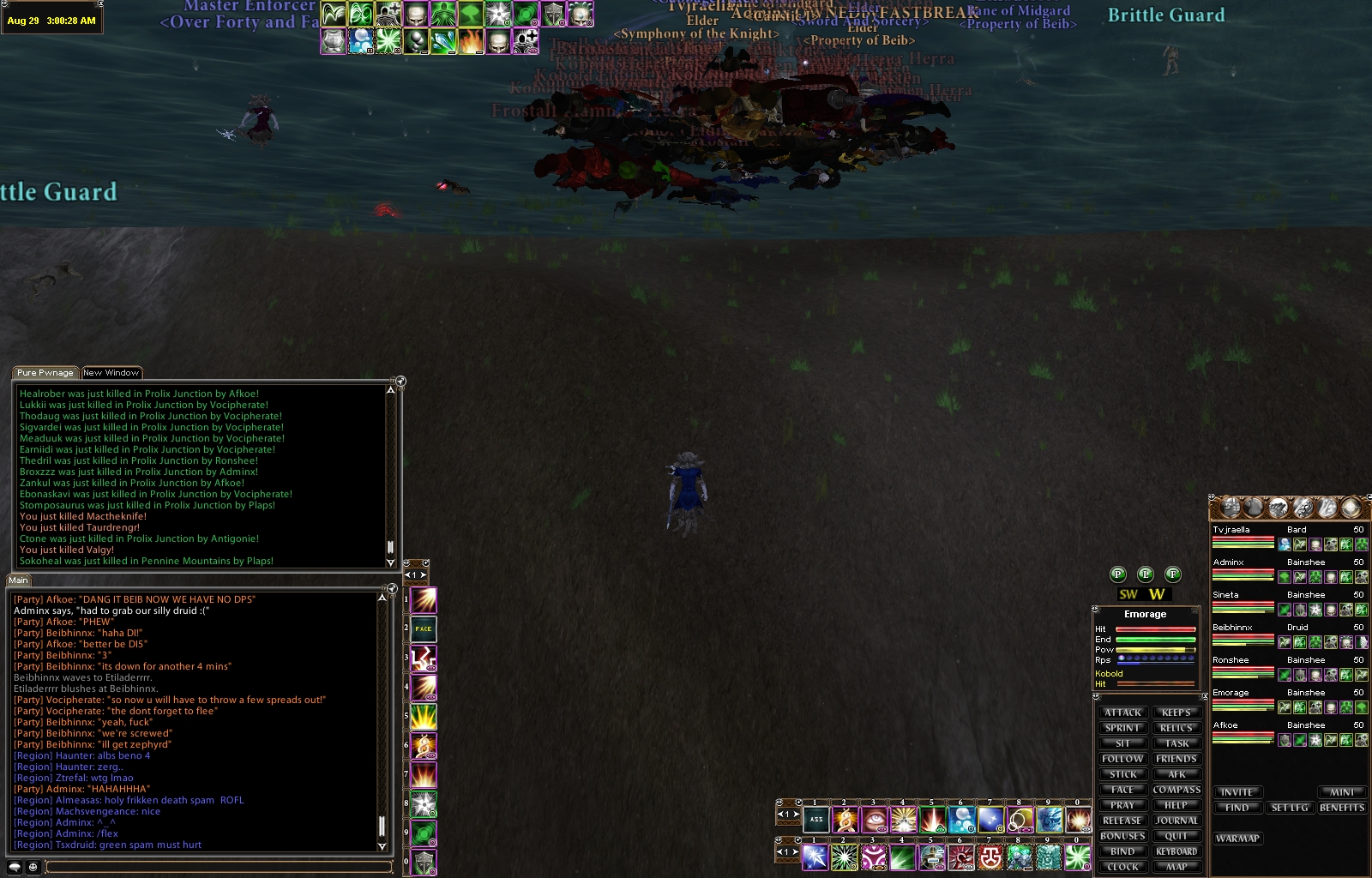Toggle SPRINT mode
The width and height of the screenshot is (1372, 878).
point(1122,728)
